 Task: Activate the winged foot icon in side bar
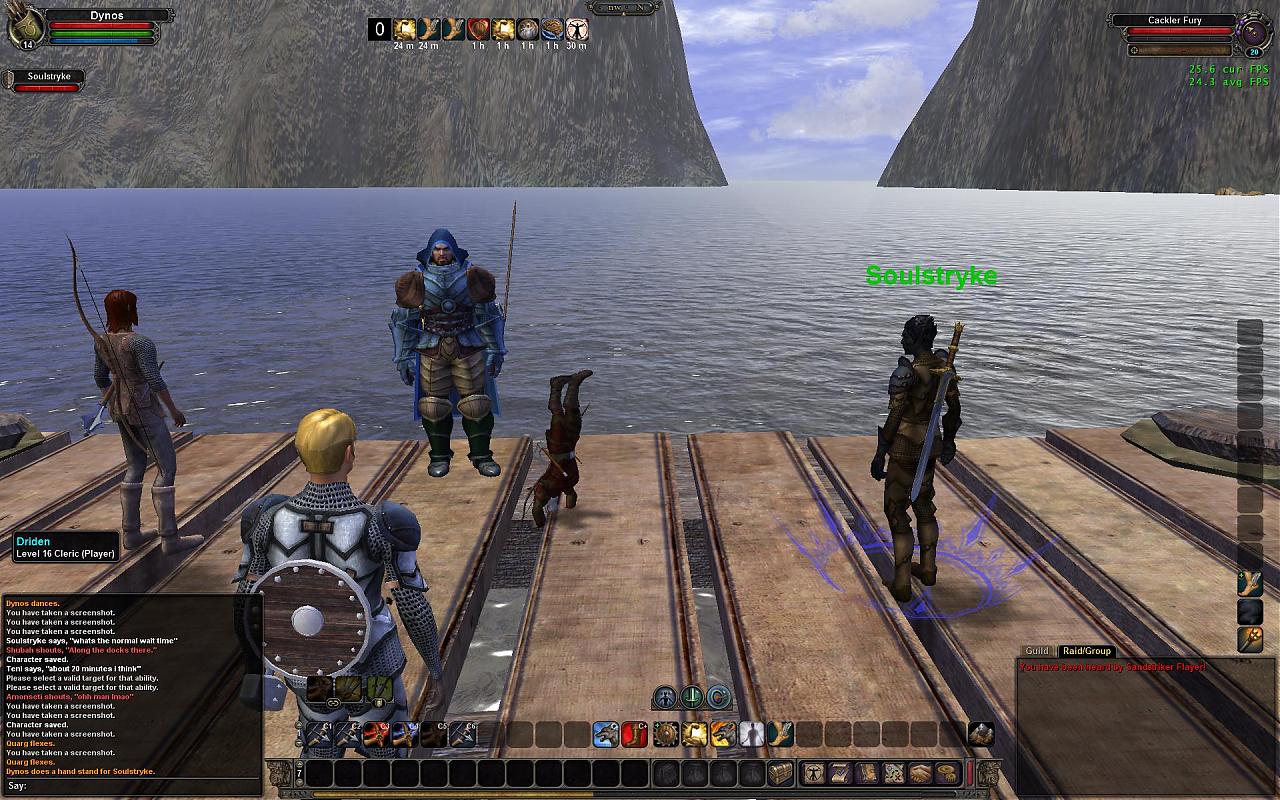1250,583
